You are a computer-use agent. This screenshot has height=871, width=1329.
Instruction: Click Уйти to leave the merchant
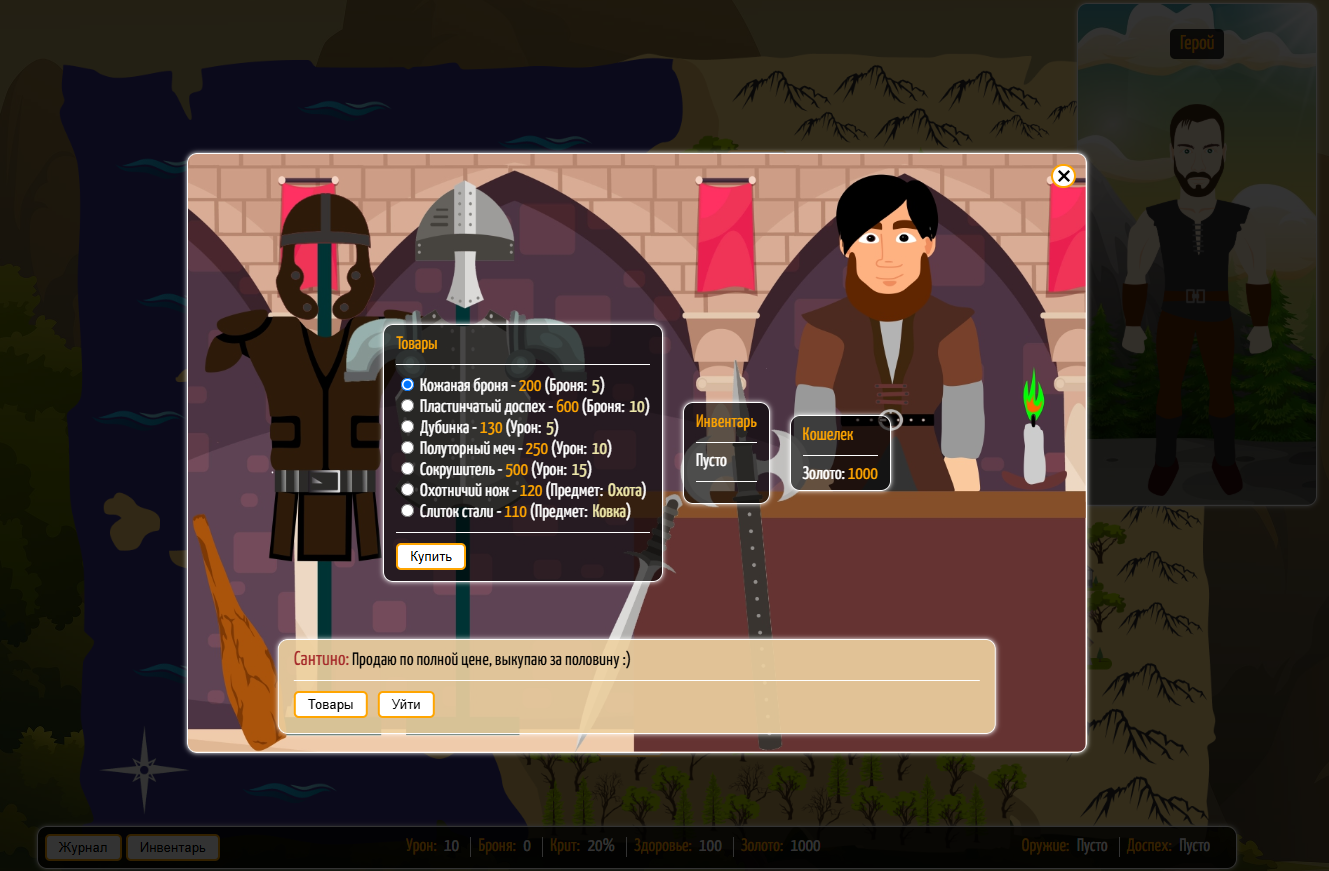point(405,704)
